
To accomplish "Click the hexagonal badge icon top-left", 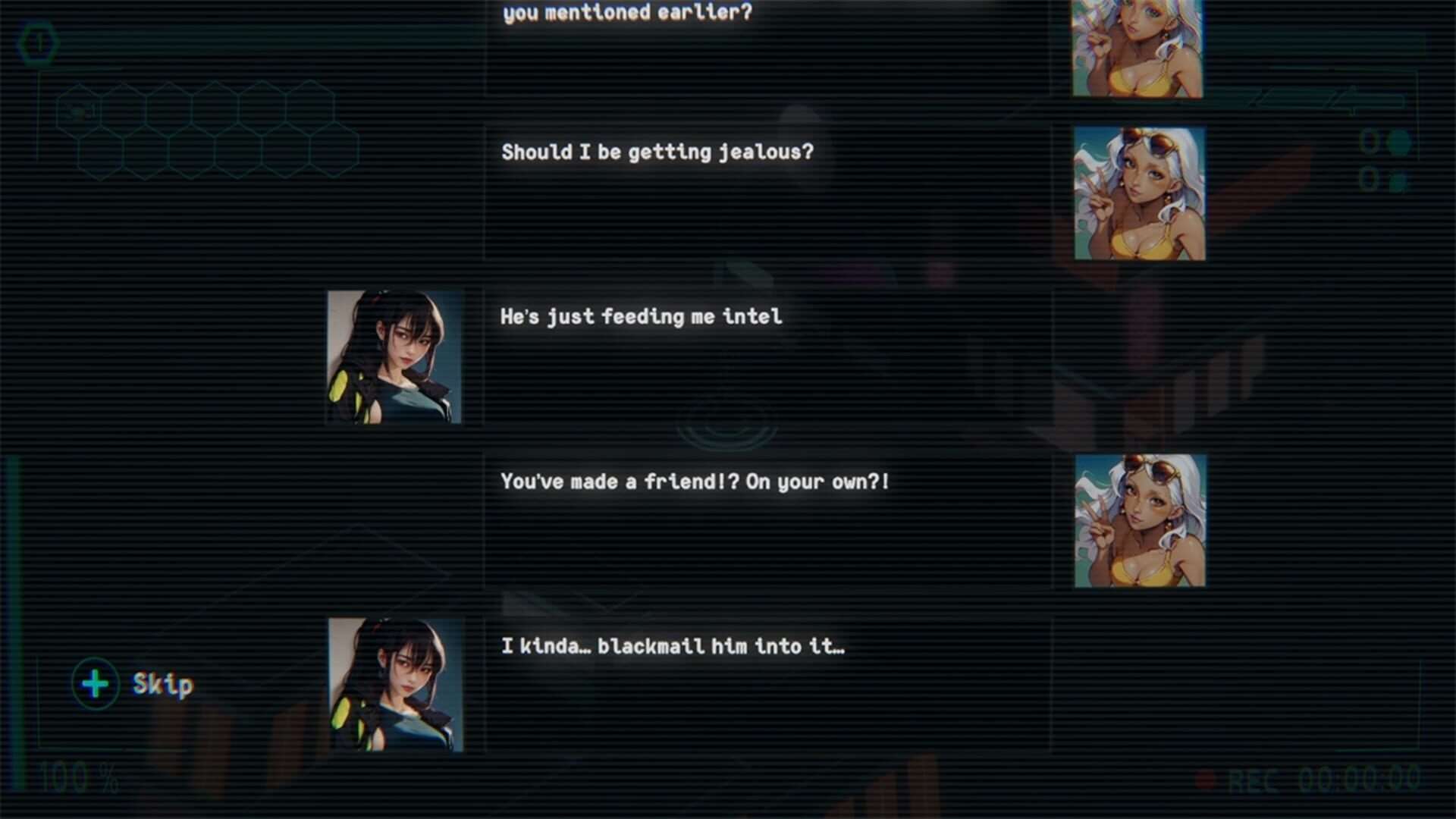I will click(x=38, y=42).
